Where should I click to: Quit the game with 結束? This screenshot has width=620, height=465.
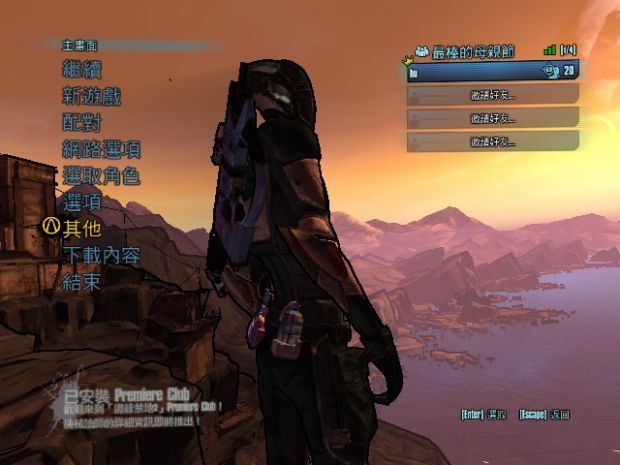(x=82, y=281)
